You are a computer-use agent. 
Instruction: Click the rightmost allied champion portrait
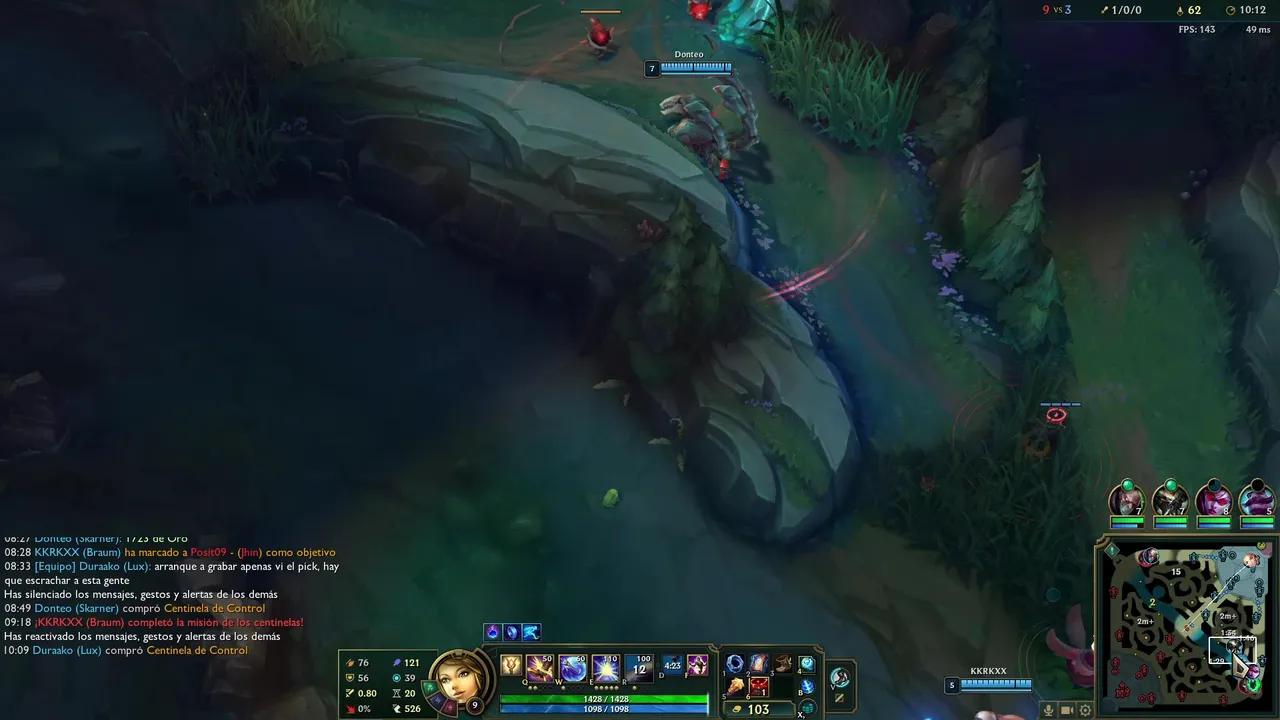(x=1256, y=502)
